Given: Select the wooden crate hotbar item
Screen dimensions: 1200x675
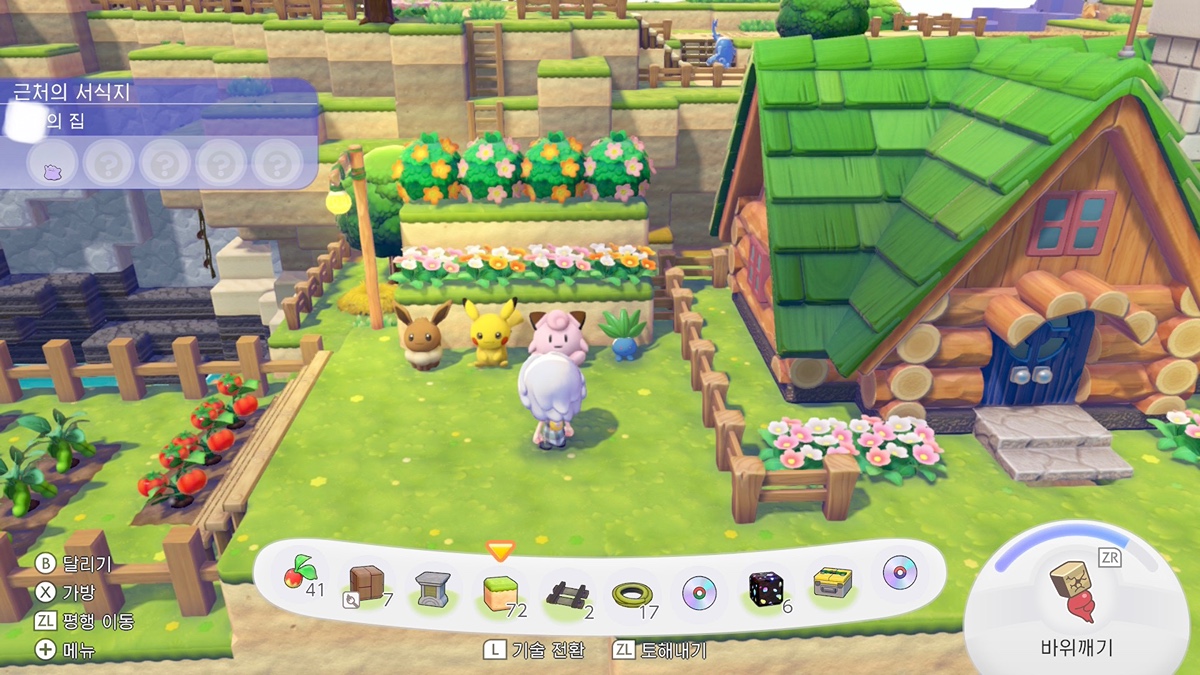Looking at the screenshot, I should (366, 584).
